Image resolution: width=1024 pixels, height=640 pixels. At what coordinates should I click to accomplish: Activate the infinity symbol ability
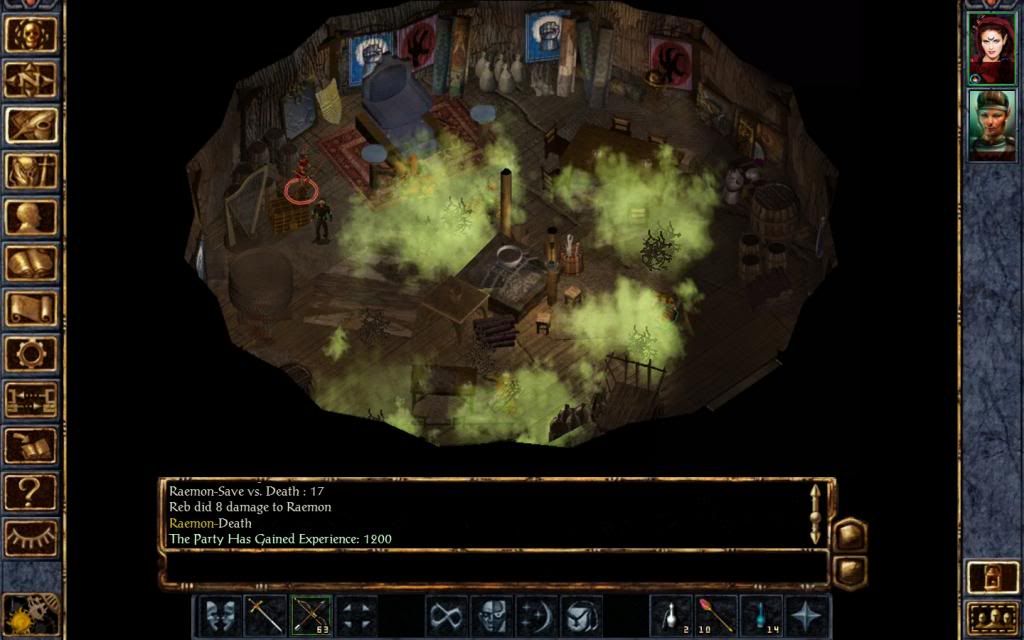click(x=445, y=615)
